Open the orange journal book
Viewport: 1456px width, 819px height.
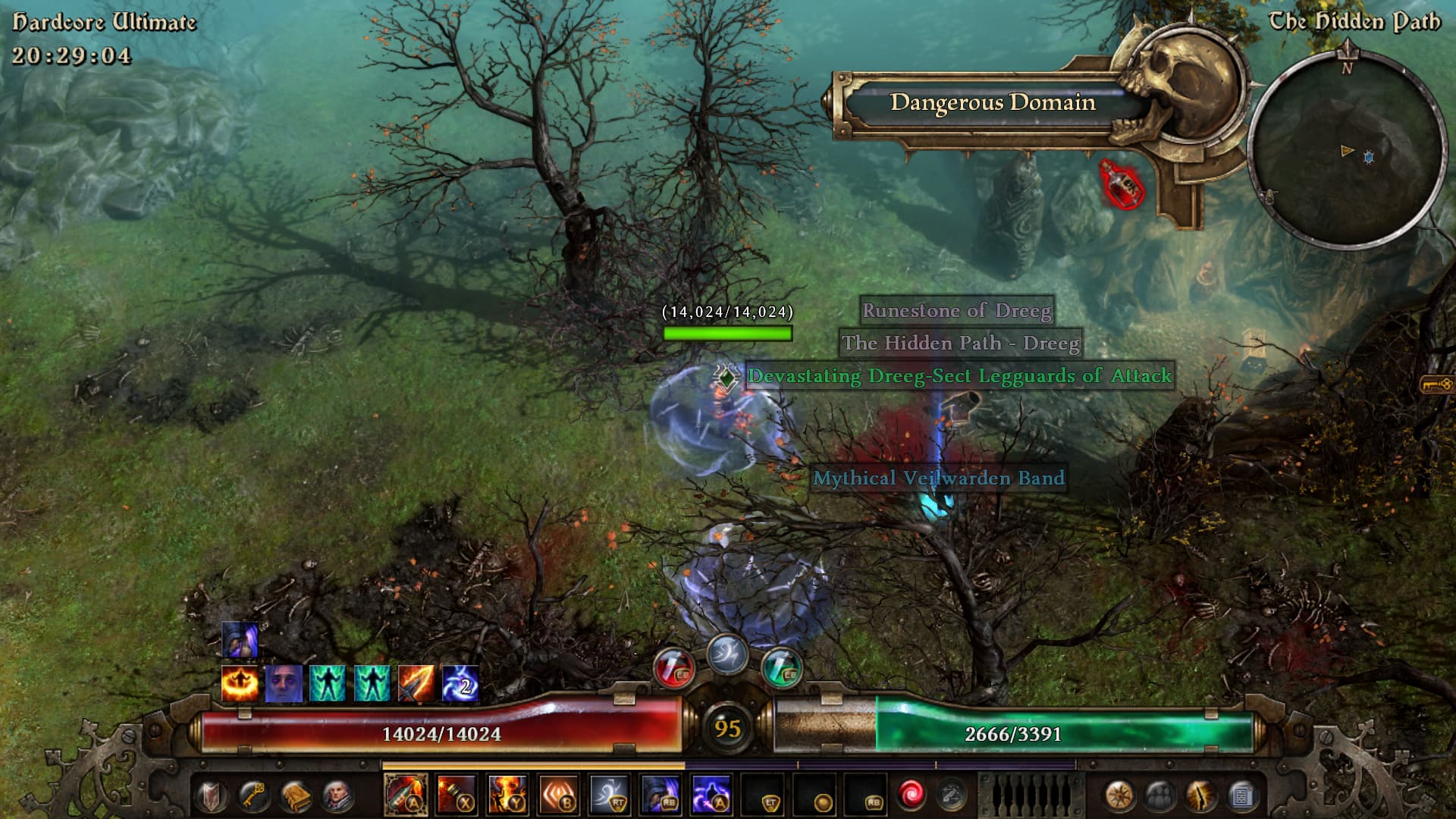[295, 795]
